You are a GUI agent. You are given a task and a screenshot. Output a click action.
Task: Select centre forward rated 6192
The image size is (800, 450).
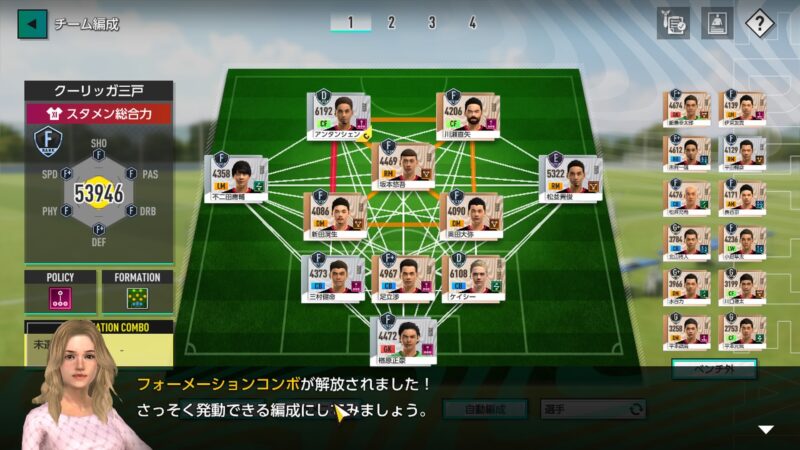tap(339, 117)
